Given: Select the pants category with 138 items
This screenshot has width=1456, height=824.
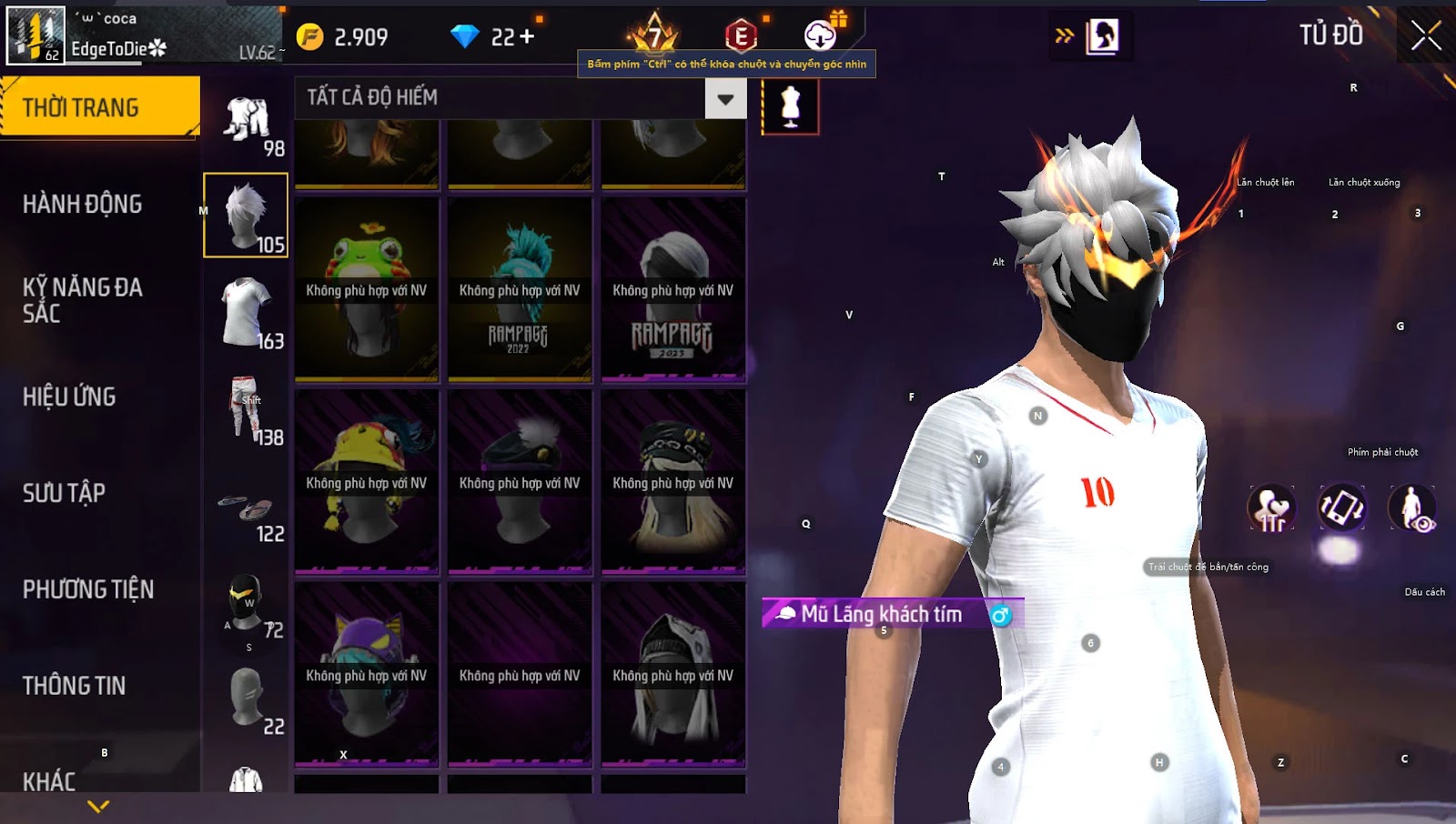Looking at the screenshot, I should coord(248,408).
